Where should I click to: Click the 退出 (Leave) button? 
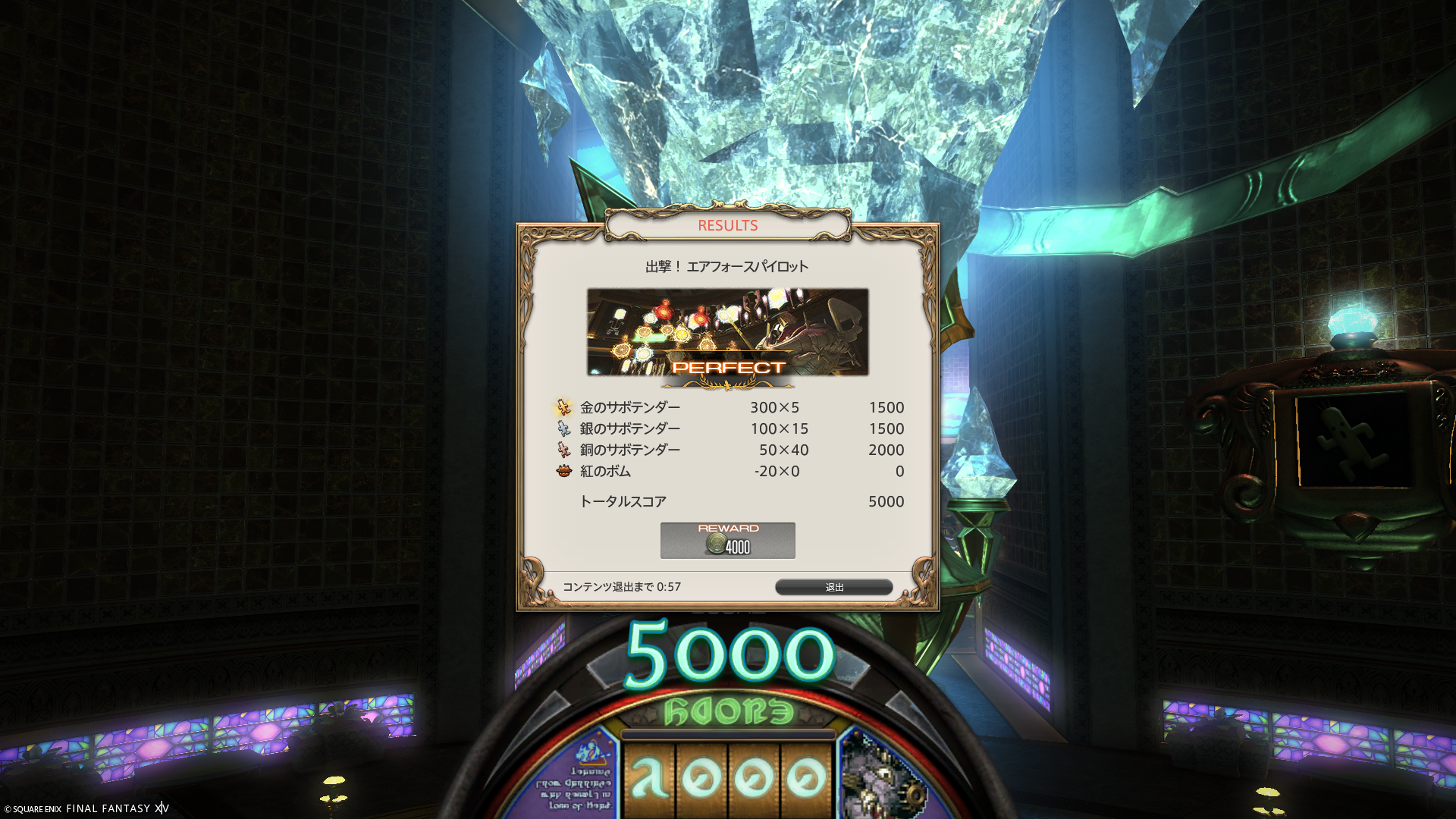(x=833, y=587)
